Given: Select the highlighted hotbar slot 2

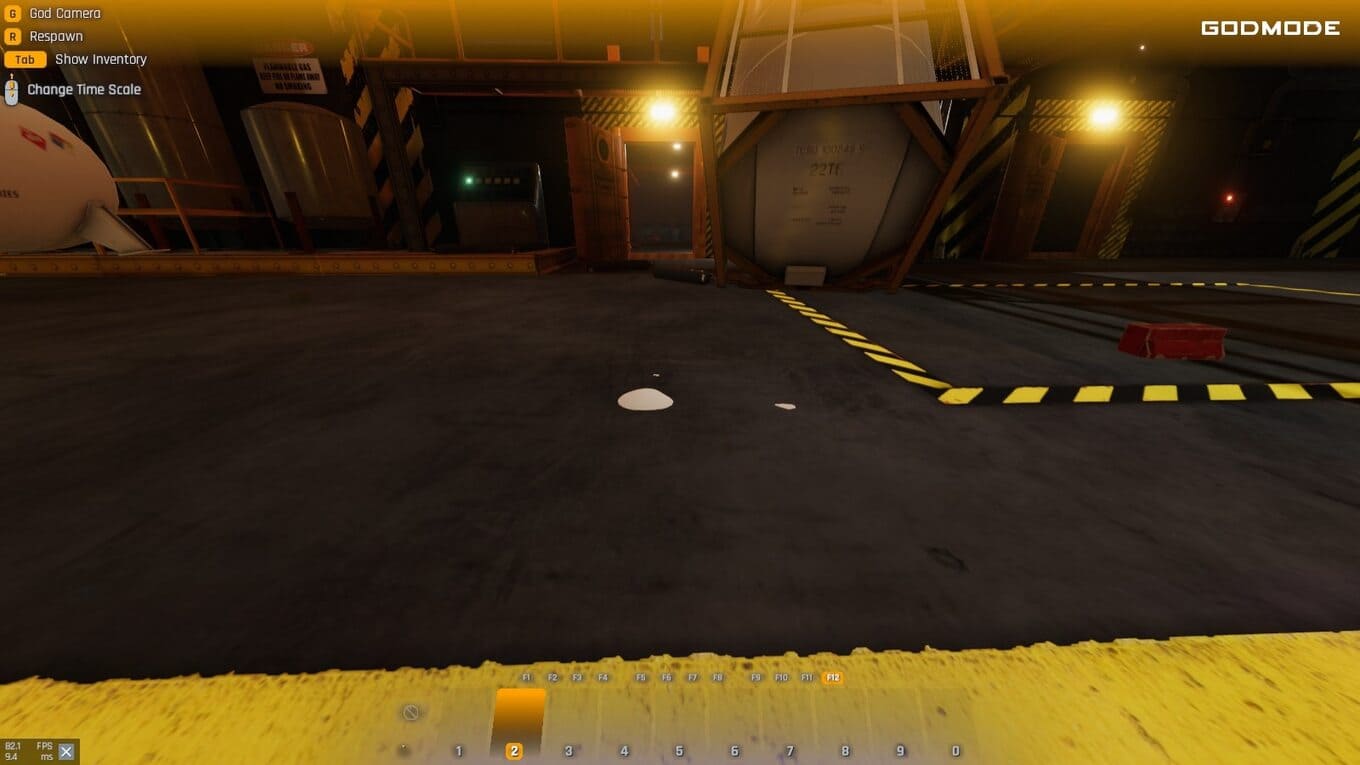Looking at the screenshot, I should pyautogui.click(x=515, y=723).
